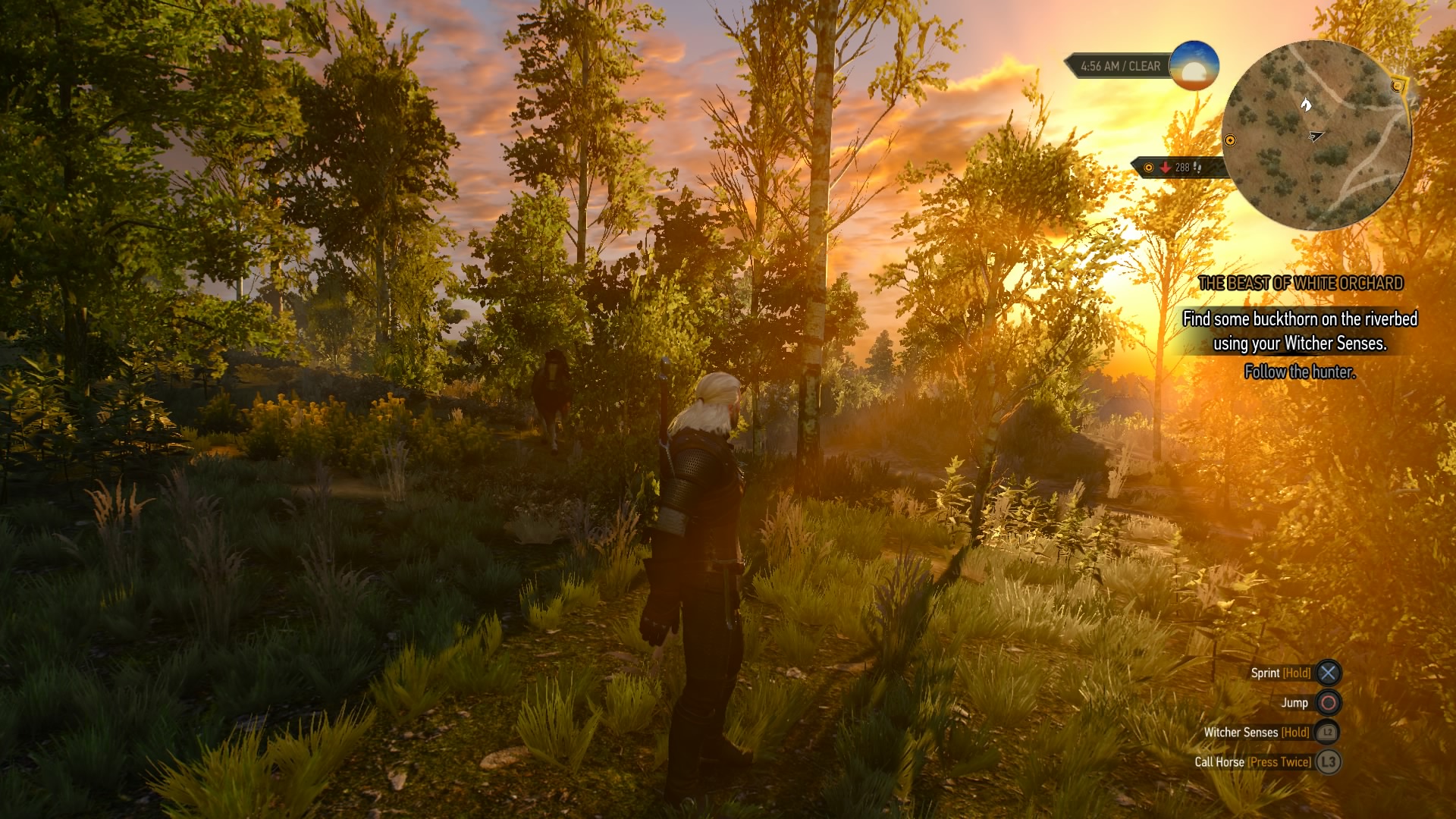
Task: Open the circular minimap
Action: pyautogui.click(x=1316, y=135)
